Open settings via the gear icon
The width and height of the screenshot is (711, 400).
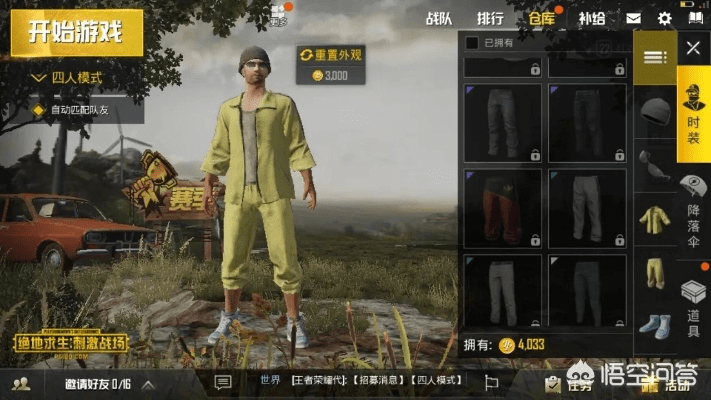(664, 18)
